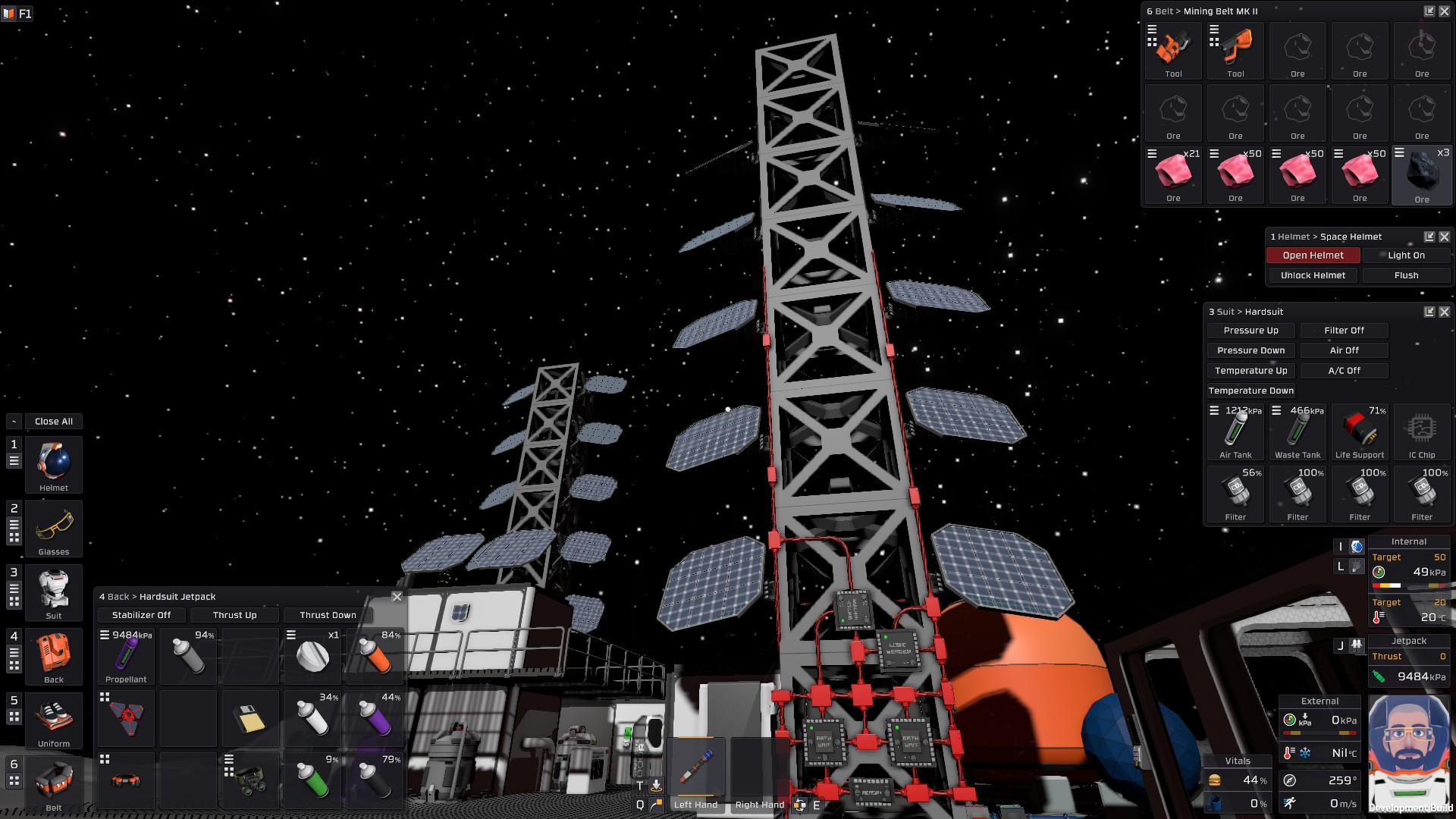Expand the x21 pink ore stack options
Screen dimensions: 1456x819
pos(1152,152)
